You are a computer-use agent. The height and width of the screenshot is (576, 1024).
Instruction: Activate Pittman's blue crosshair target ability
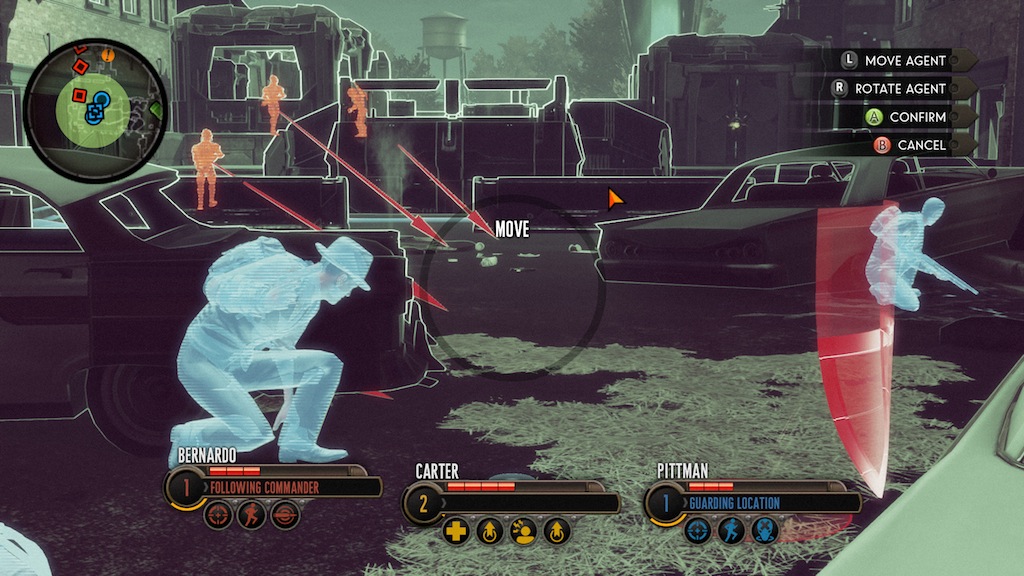pyautogui.click(x=699, y=531)
